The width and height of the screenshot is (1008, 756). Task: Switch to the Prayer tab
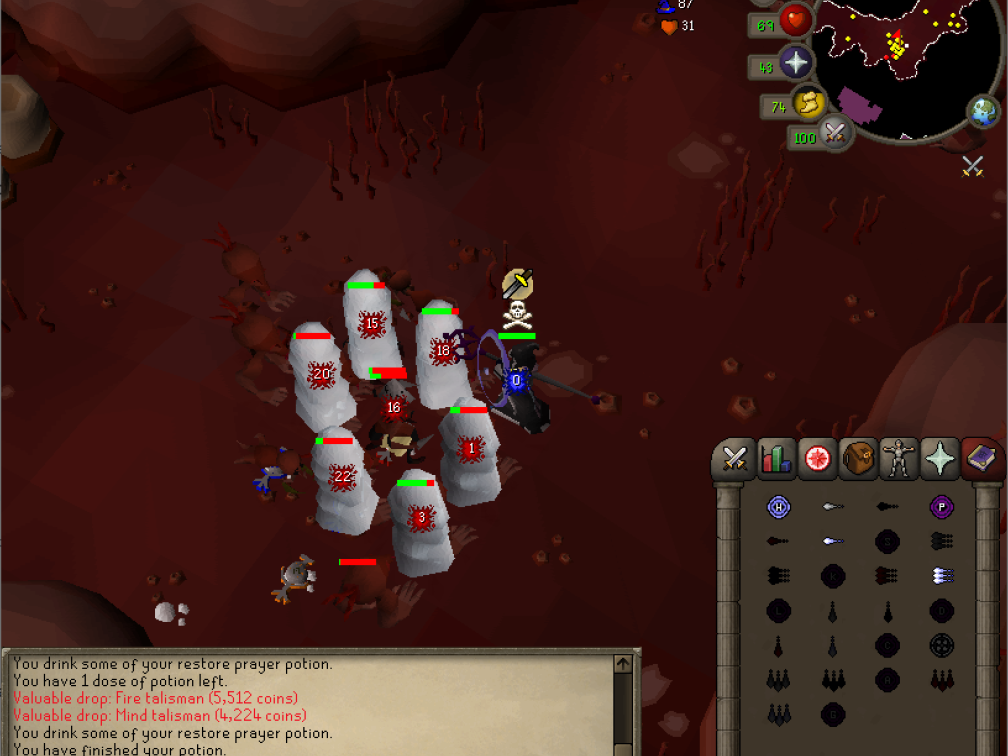tap(940, 459)
